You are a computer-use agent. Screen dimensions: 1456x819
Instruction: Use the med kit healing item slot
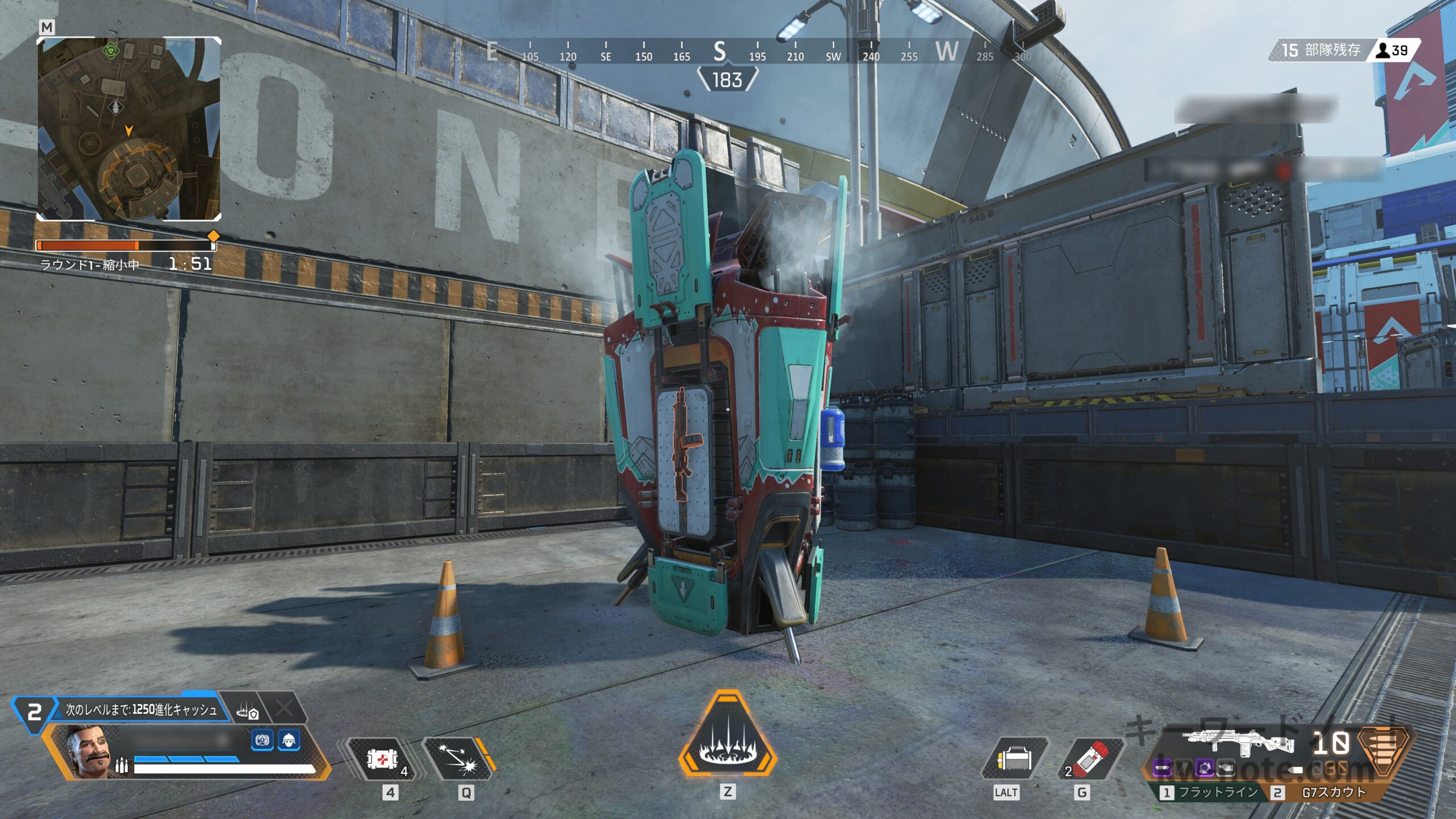[x=383, y=759]
